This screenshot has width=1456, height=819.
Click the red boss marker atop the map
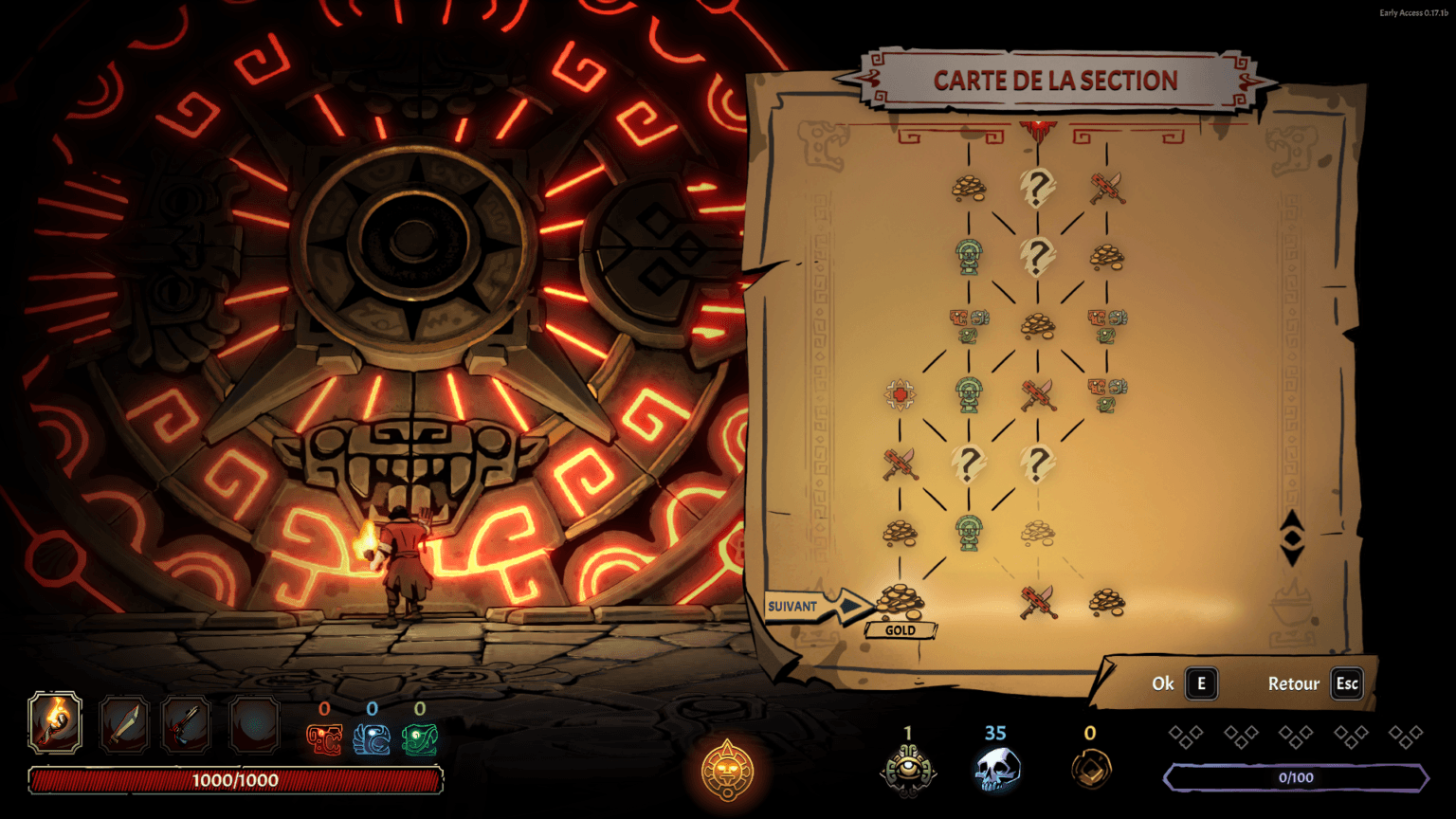tap(1038, 126)
